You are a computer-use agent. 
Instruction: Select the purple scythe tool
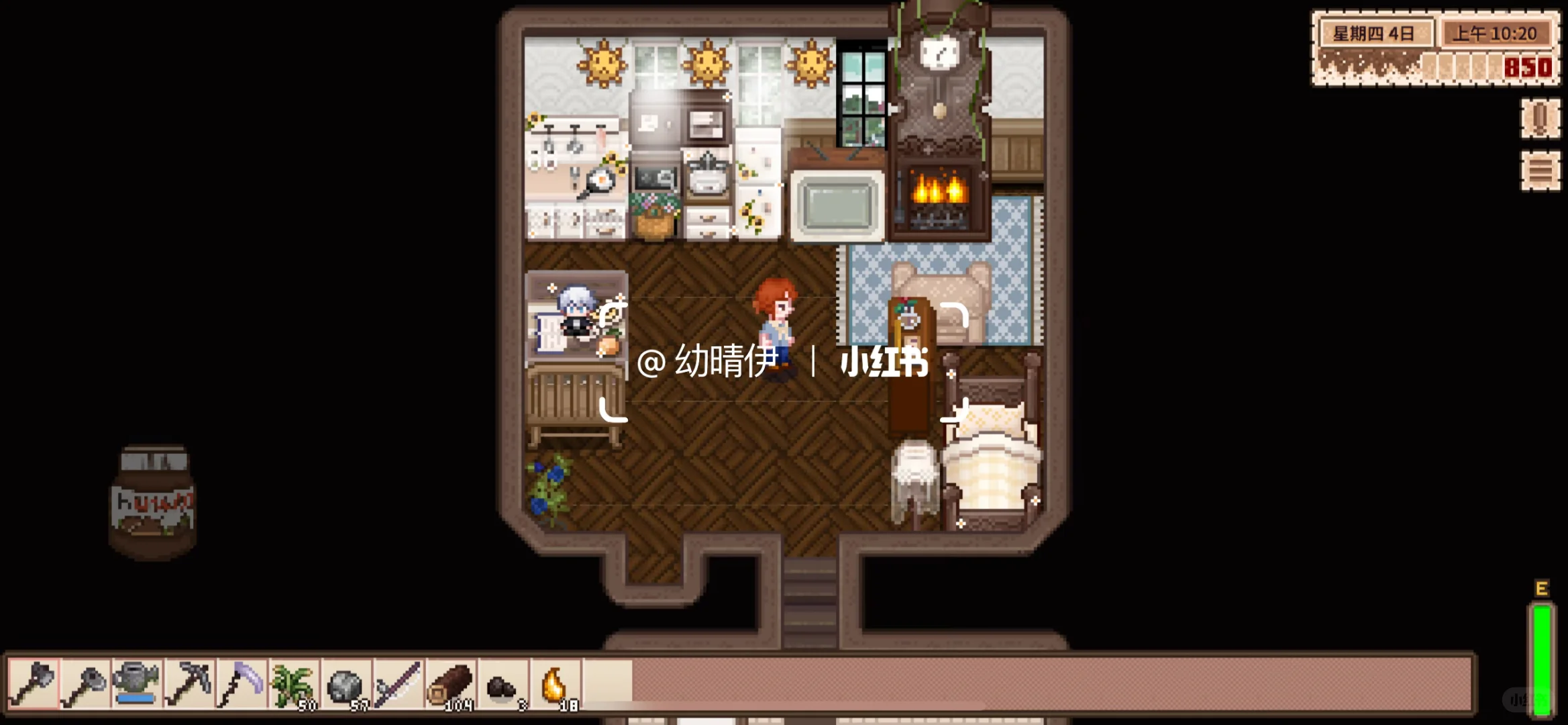point(242,685)
